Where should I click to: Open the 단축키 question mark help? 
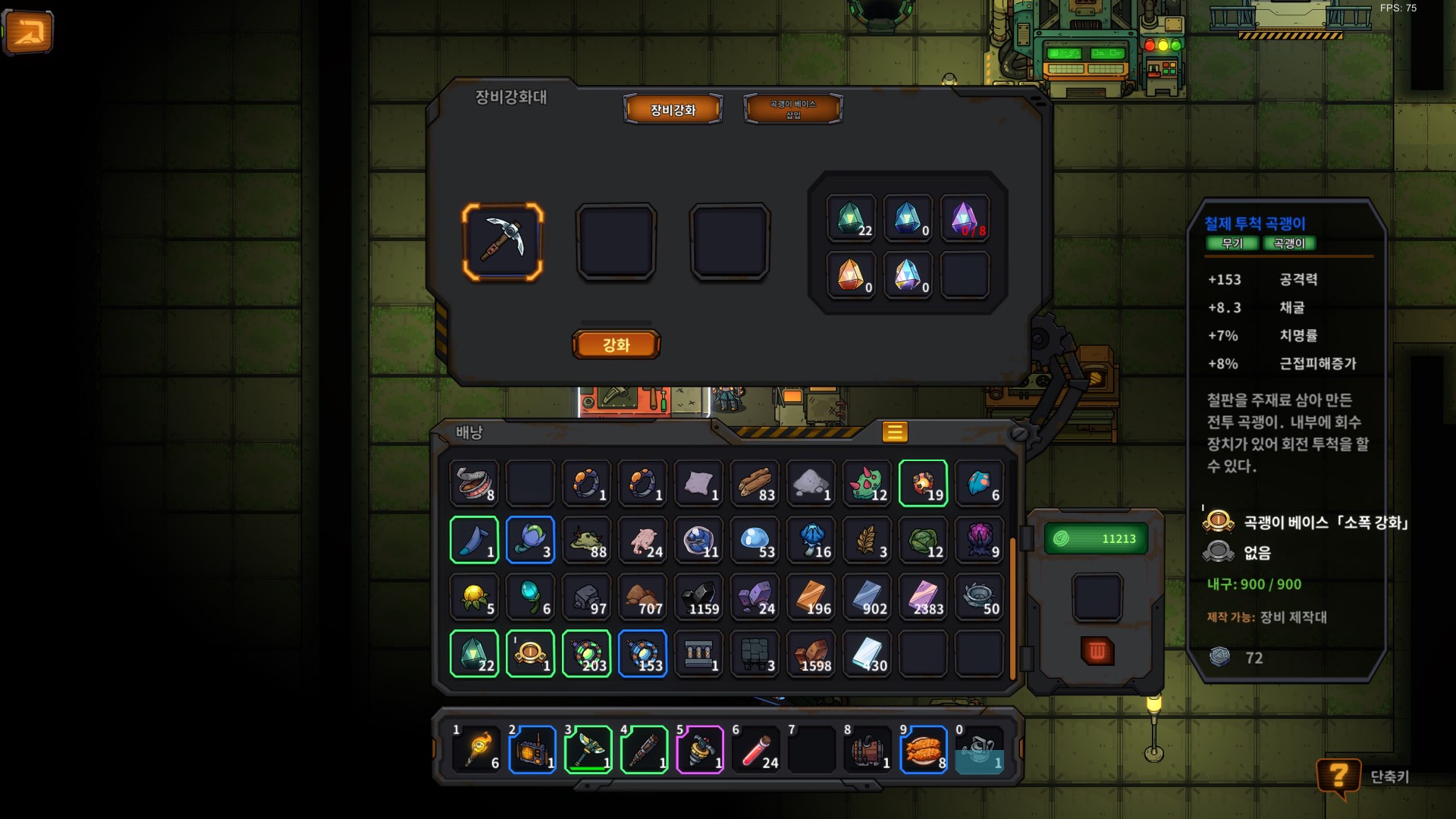coord(1338,777)
